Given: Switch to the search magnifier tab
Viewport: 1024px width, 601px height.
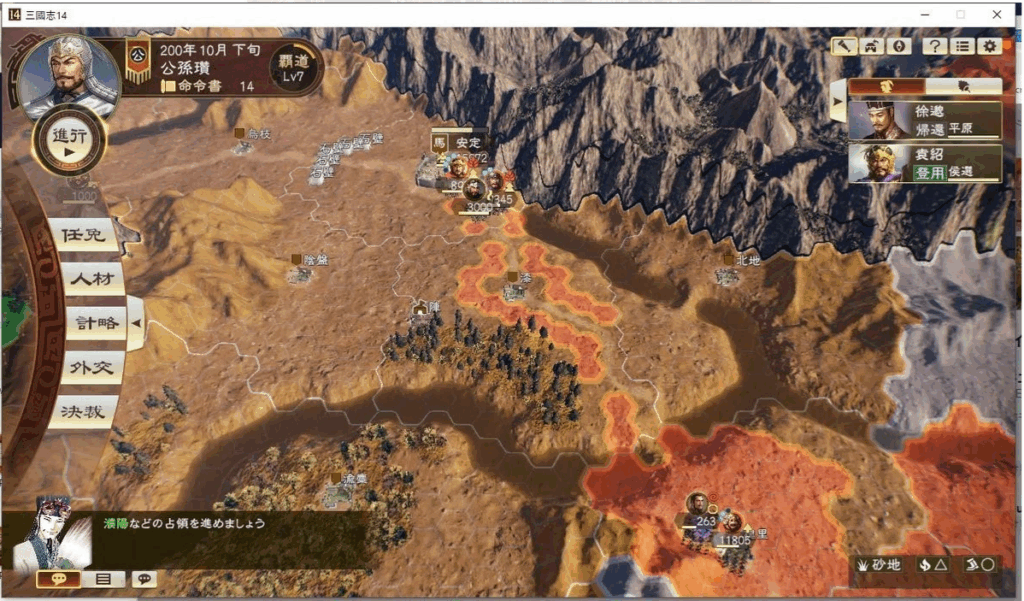Looking at the screenshot, I should point(963,86).
